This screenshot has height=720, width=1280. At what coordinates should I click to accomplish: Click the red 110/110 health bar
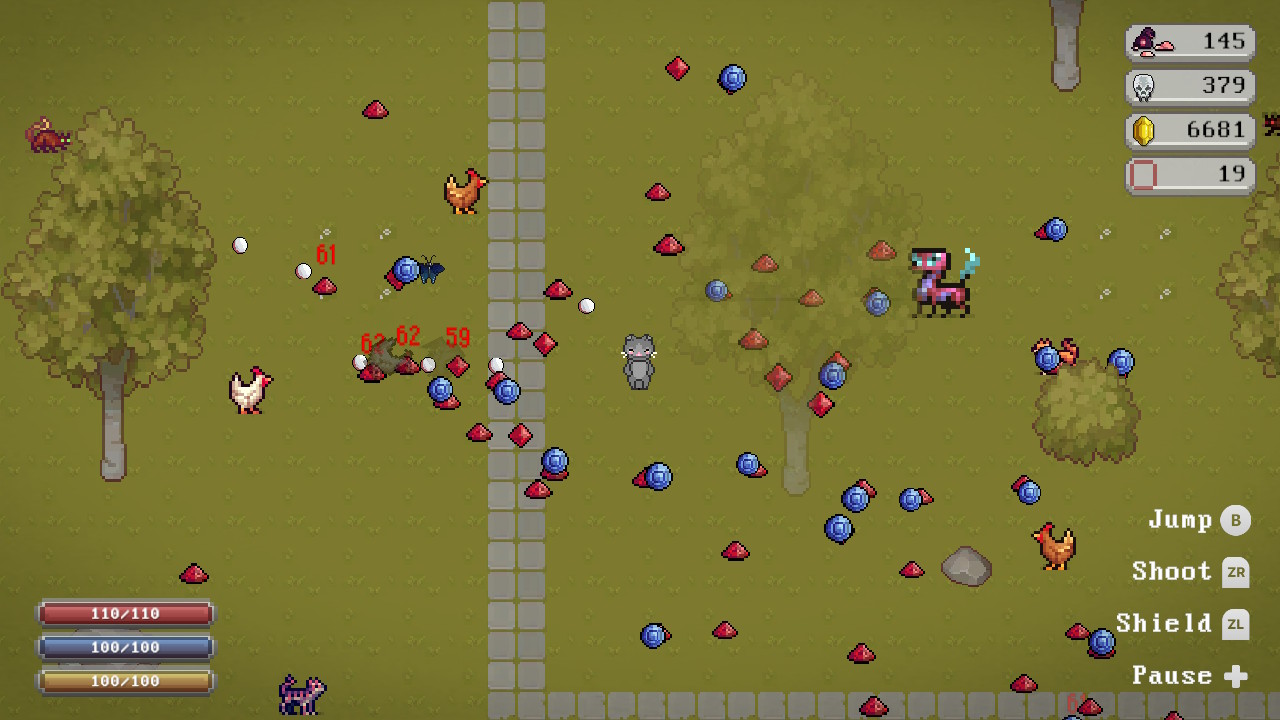tap(125, 613)
